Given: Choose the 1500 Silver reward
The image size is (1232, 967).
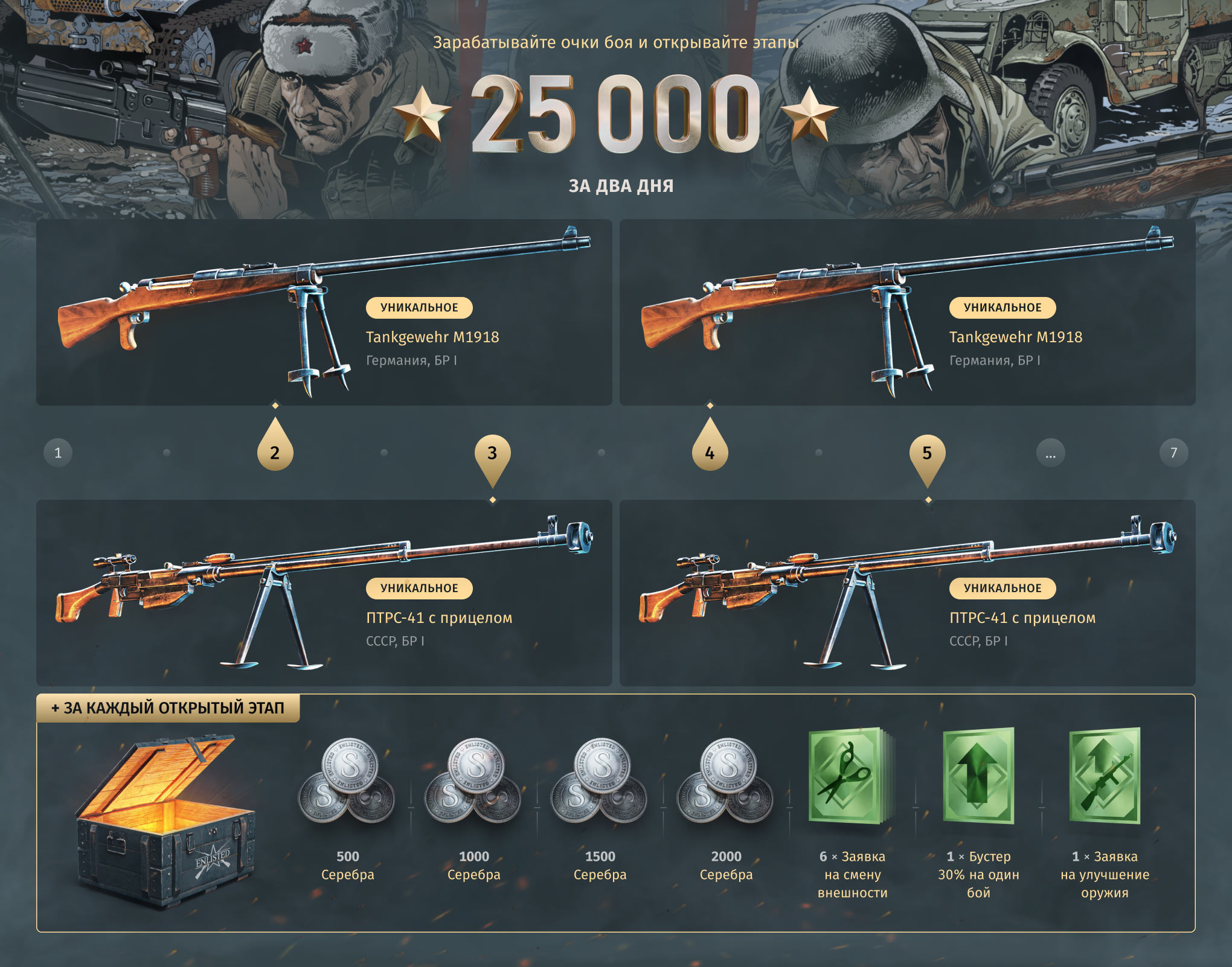Looking at the screenshot, I should click(x=600, y=782).
